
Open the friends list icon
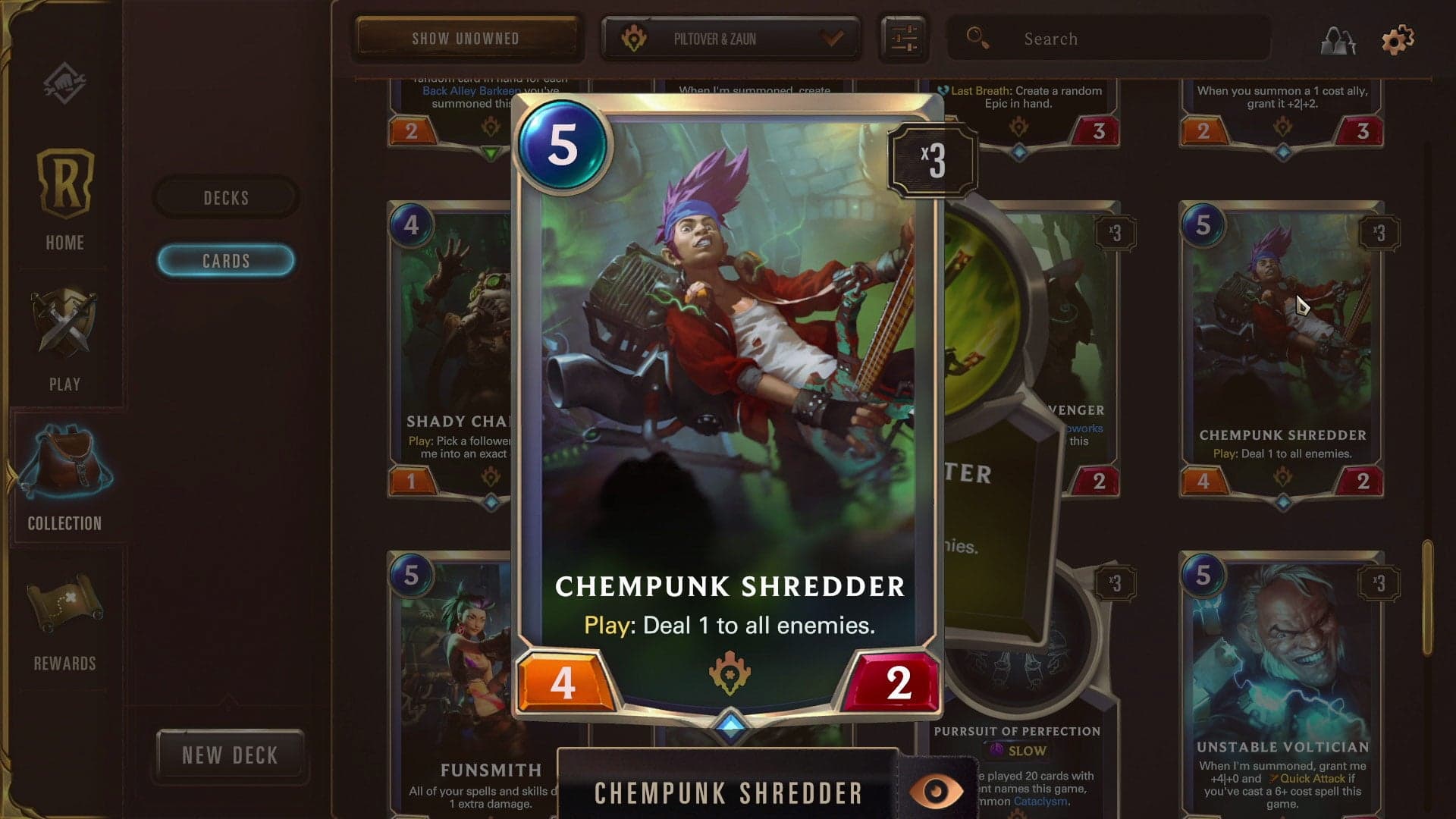click(1337, 39)
